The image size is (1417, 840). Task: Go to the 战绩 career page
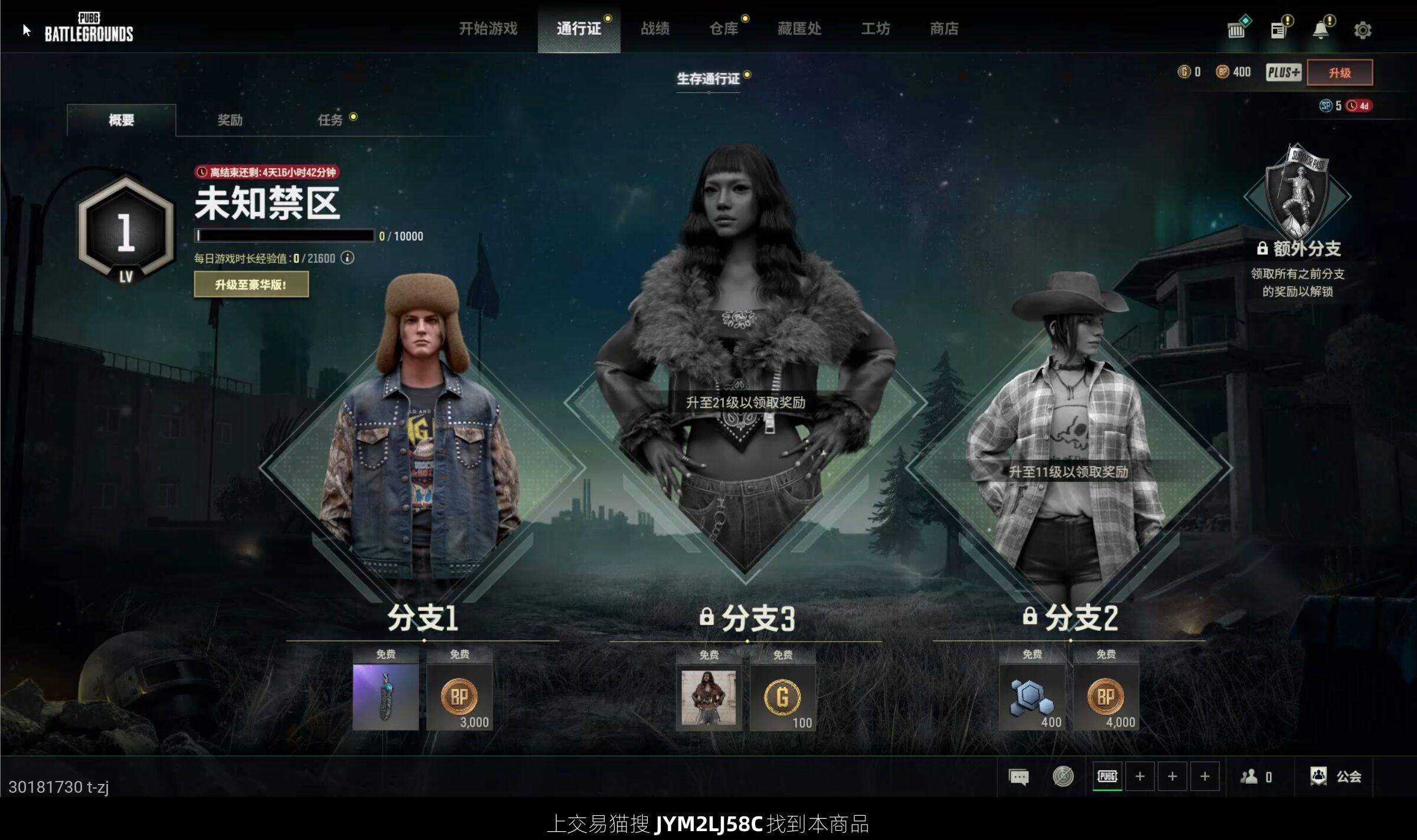click(655, 28)
